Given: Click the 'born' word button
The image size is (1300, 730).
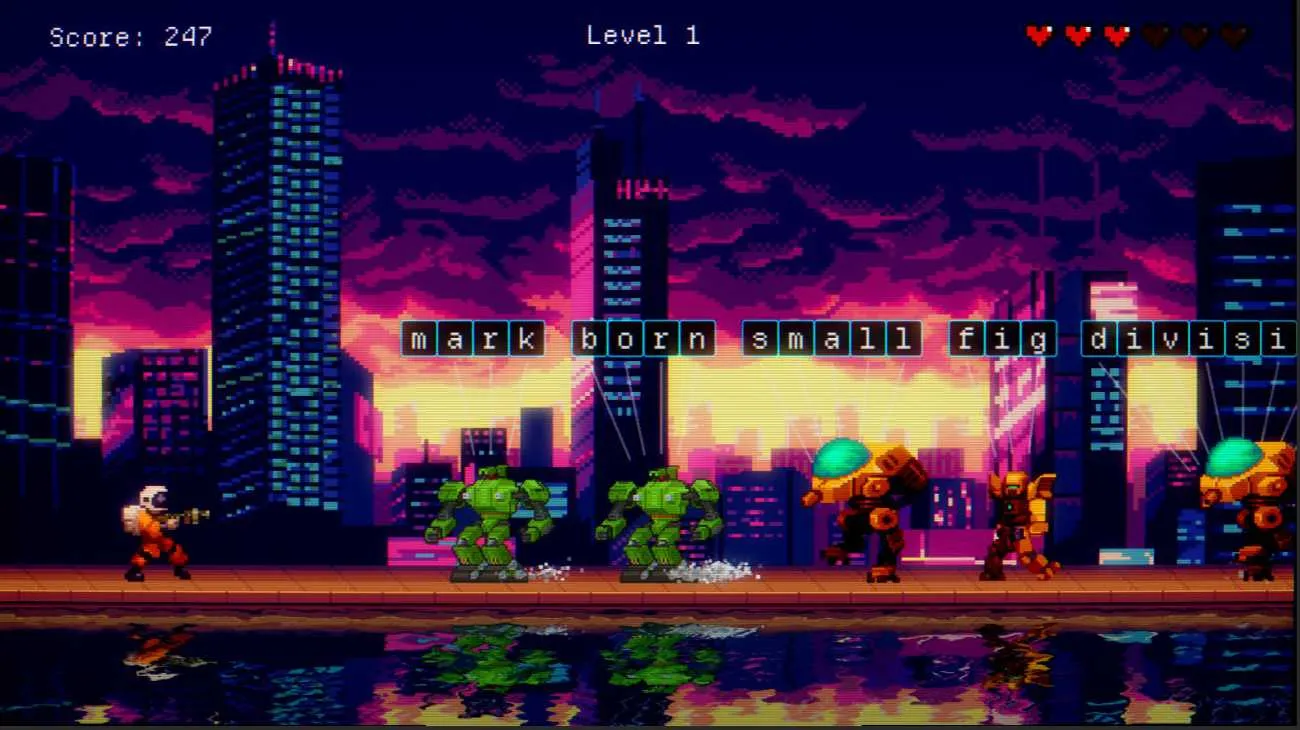Looking at the screenshot, I should point(645,339).
